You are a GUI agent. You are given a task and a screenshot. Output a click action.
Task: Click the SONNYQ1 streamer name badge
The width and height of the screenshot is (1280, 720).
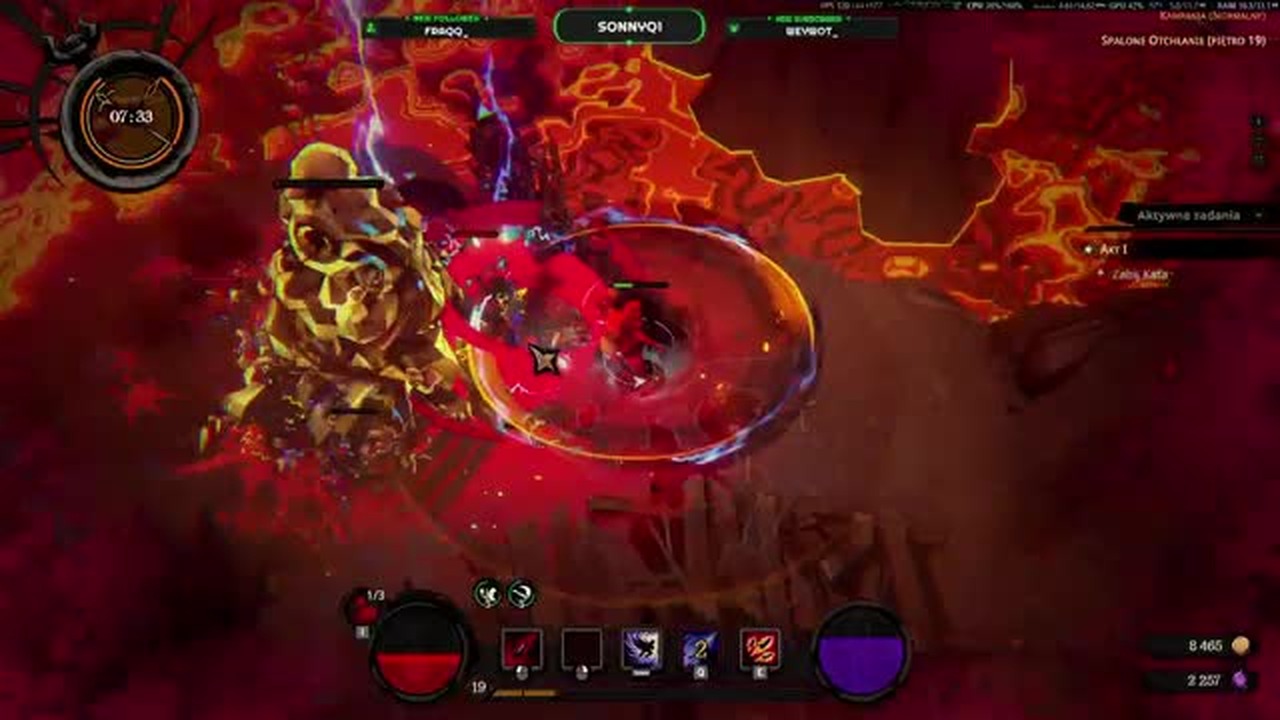[629, 27]
